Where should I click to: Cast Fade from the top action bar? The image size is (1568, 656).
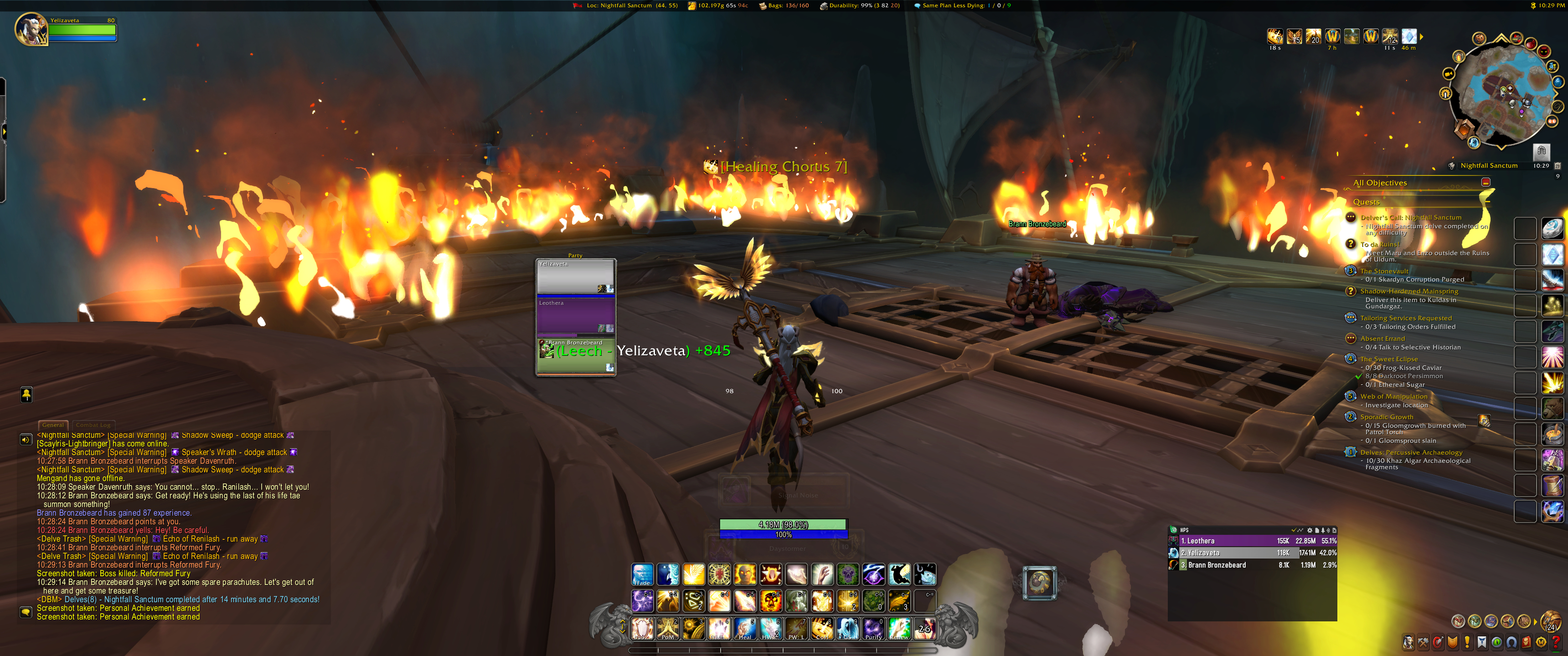642,574
